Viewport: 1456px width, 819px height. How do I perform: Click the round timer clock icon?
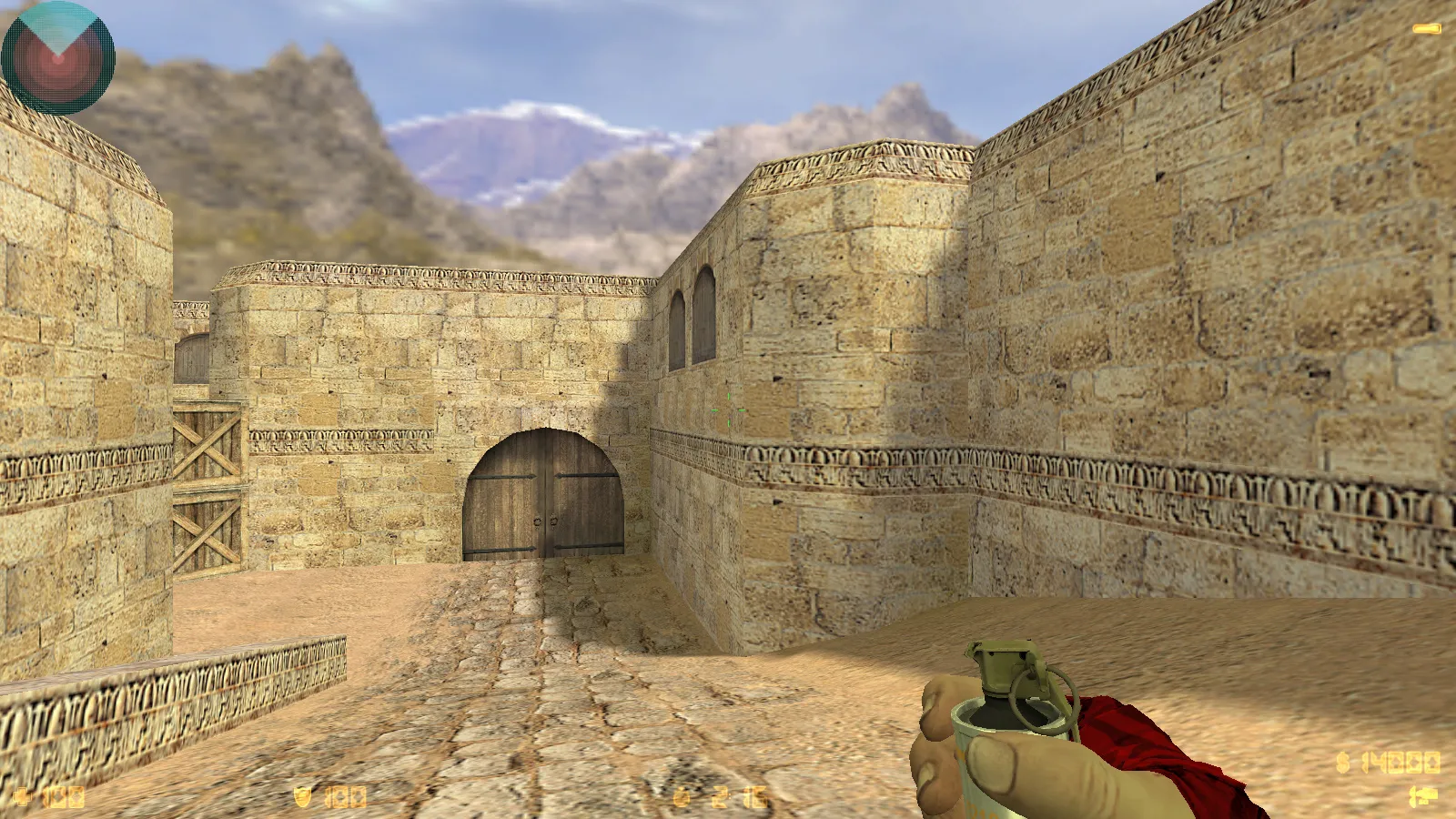click(678, 794)
